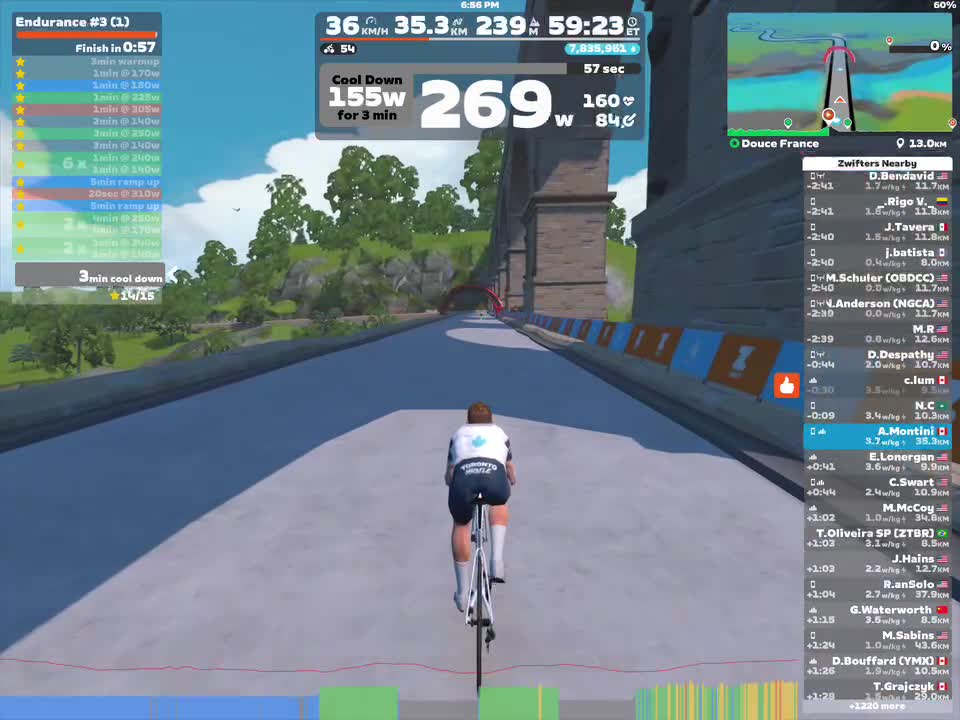Give a Ride On with the orange thumbs-up button

pyautogui.click(x=786, y=385)
